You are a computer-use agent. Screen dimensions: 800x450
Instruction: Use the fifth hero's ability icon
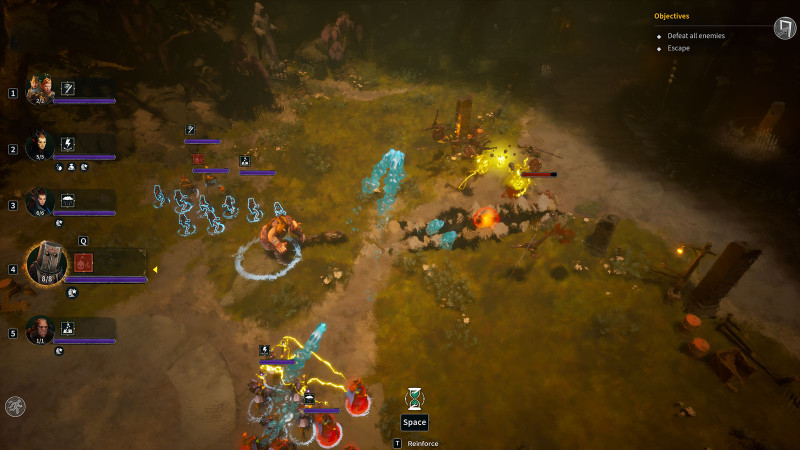tap(68, 327)
